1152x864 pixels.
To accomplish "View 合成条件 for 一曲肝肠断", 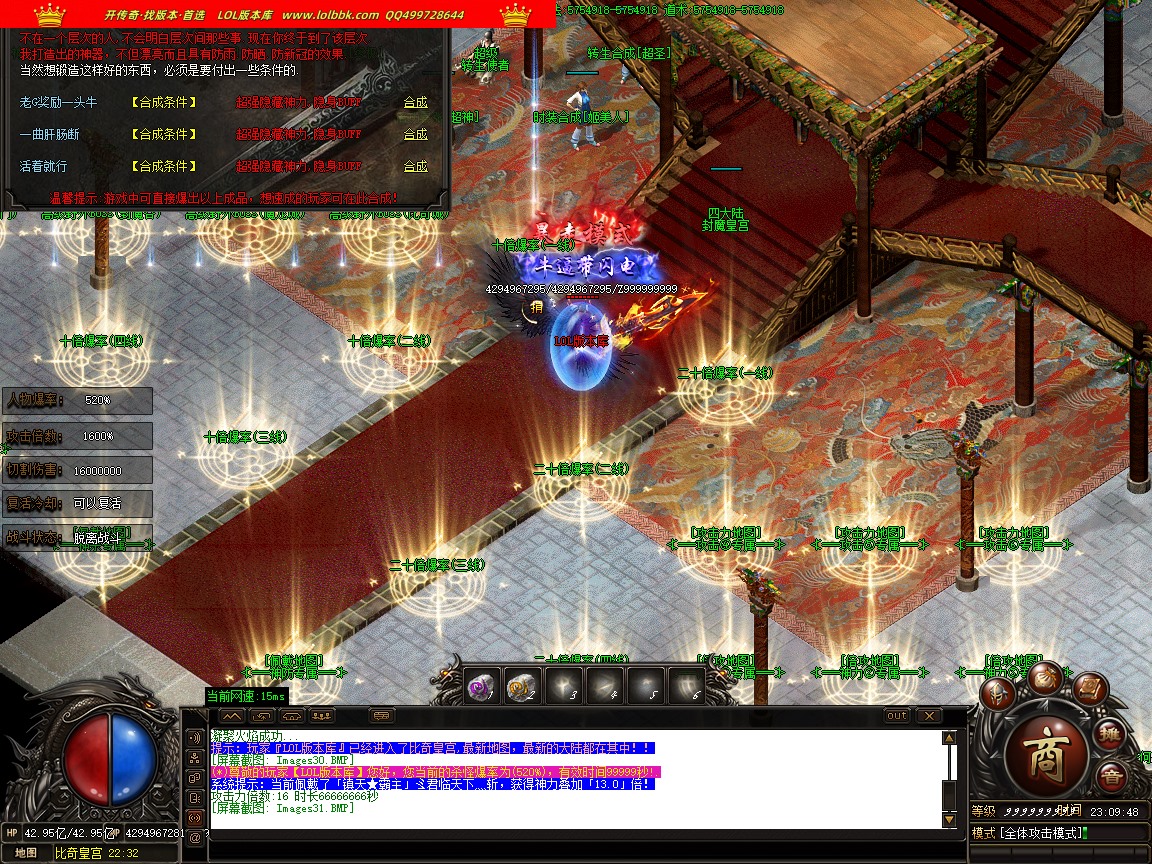I will pos(163,134).
